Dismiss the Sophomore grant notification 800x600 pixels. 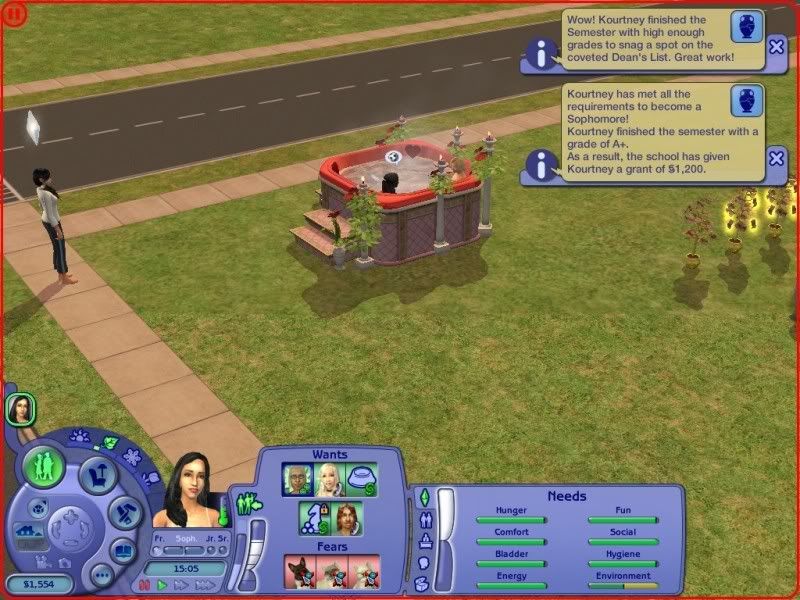coord(776,159)
